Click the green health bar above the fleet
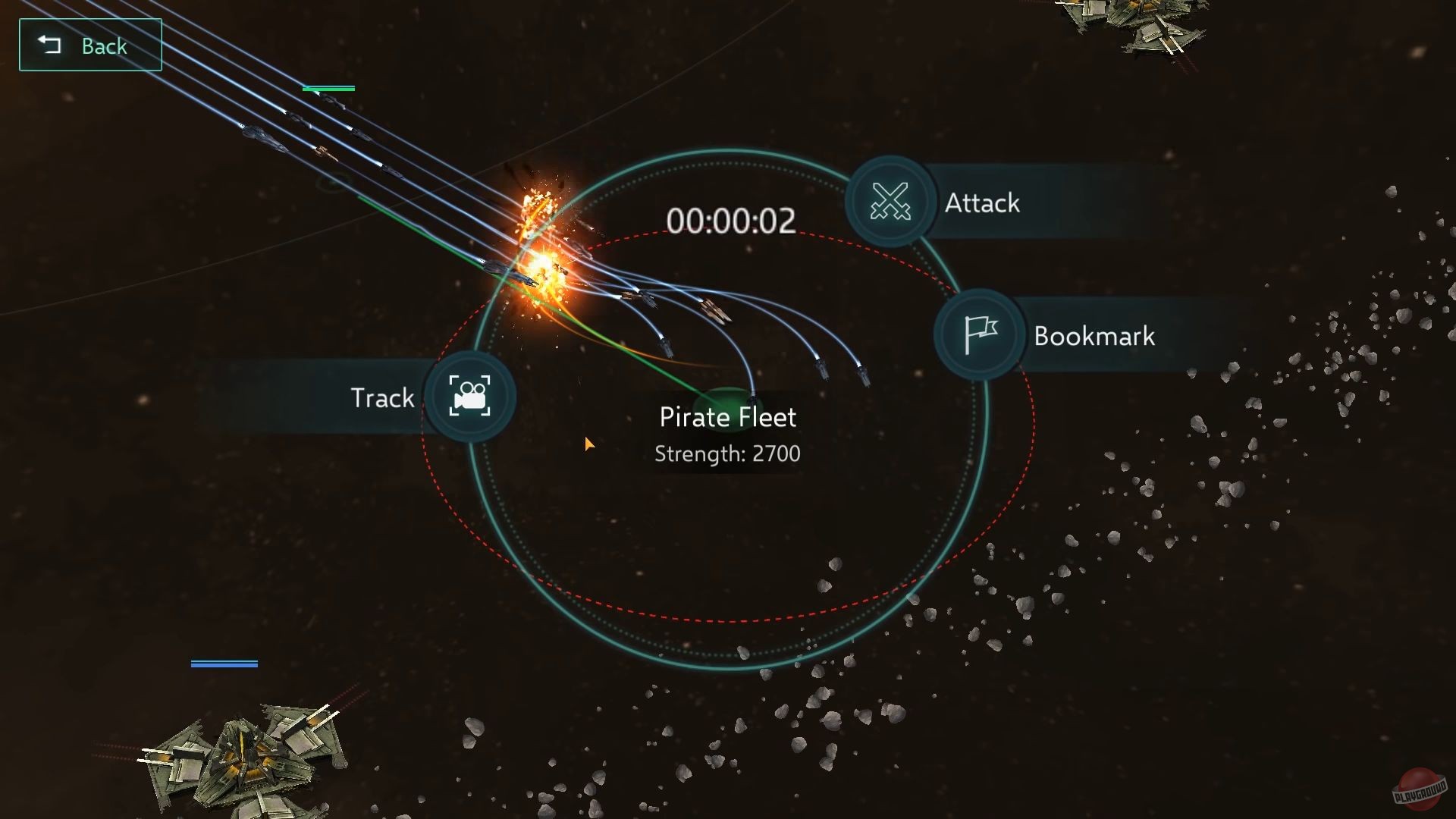 click(x=329, y=88)
